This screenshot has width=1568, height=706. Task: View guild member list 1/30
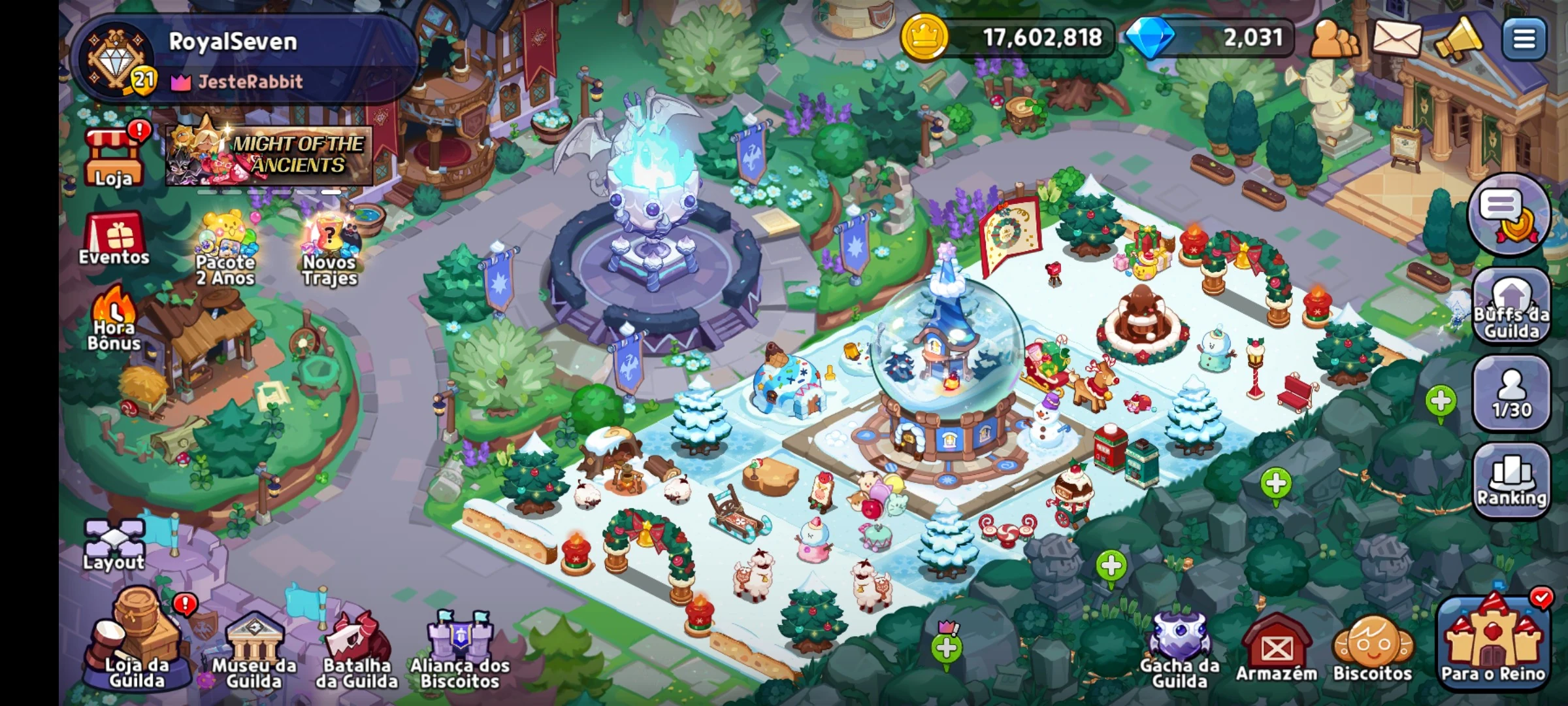point(1512,392)
